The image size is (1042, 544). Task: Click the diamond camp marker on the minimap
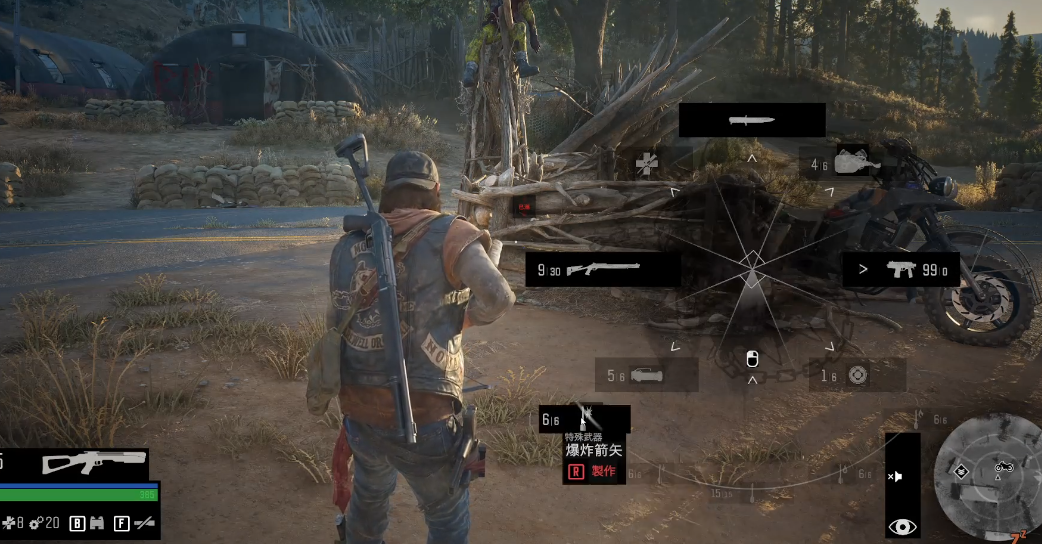pyautogui.click(x=962, y=469)
